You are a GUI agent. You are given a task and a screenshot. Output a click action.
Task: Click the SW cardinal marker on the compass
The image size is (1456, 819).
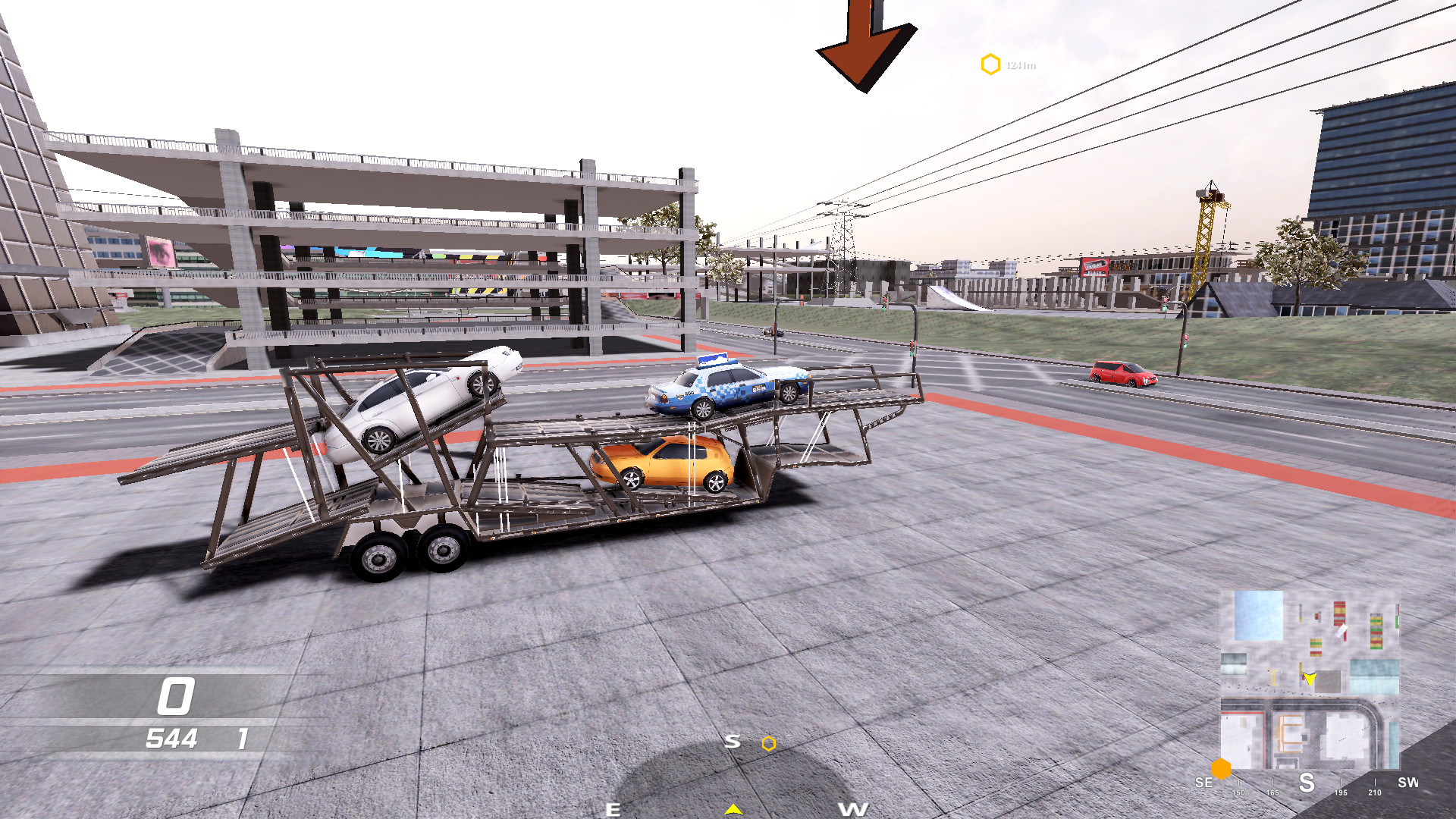point(1408,783)
